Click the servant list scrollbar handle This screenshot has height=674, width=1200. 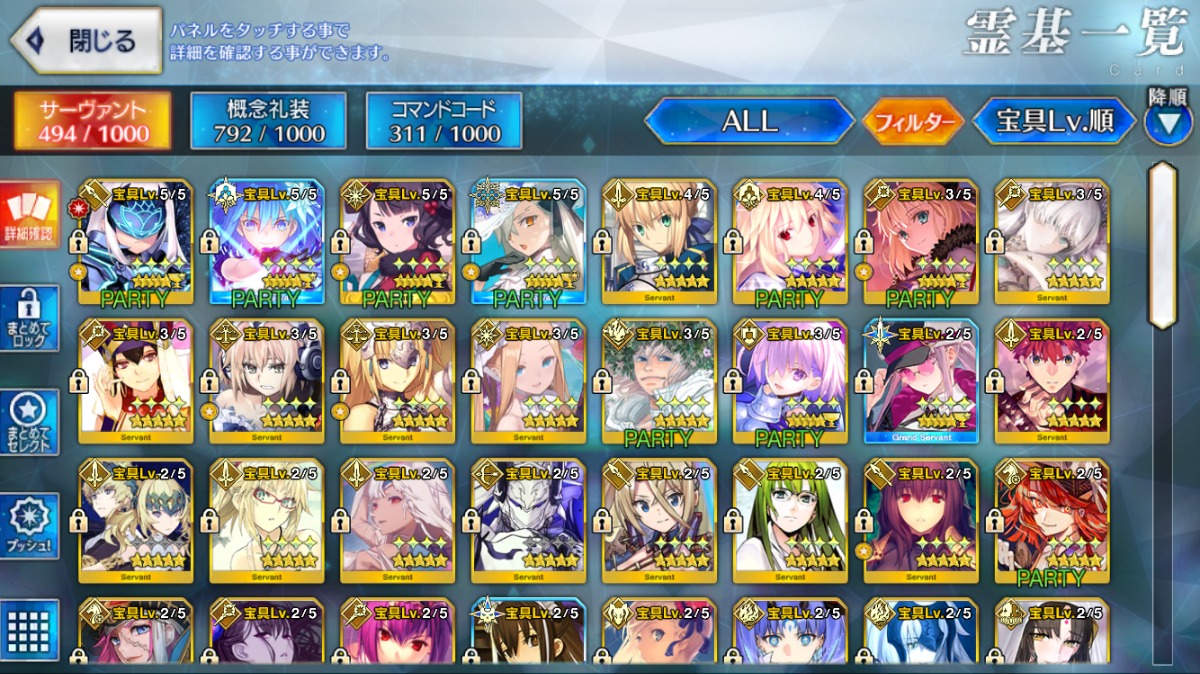point(1162,246)
